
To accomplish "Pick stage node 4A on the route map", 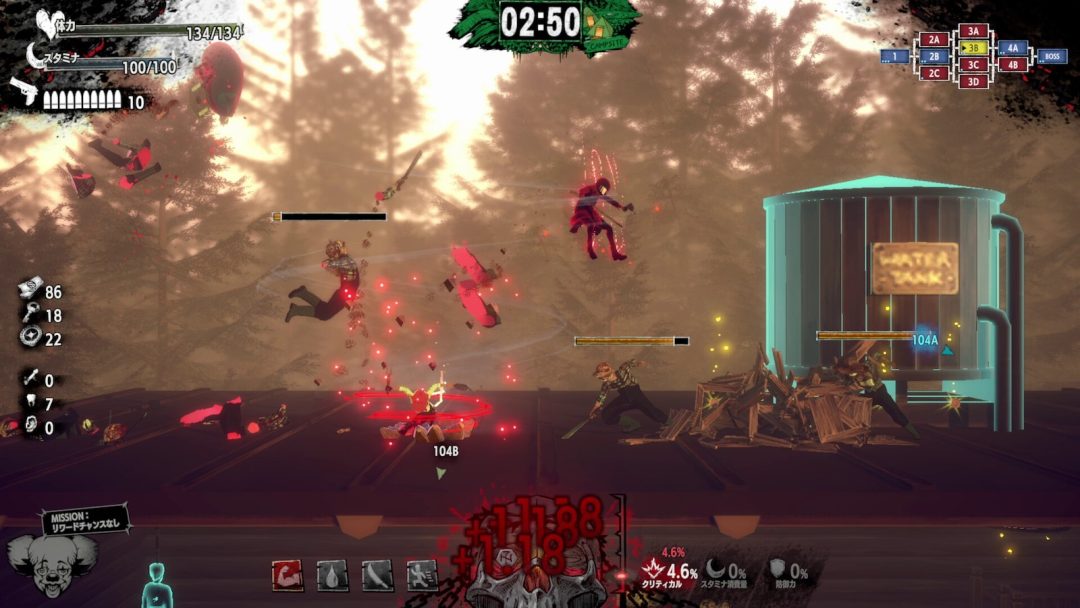I will [x=1012, y=47].
